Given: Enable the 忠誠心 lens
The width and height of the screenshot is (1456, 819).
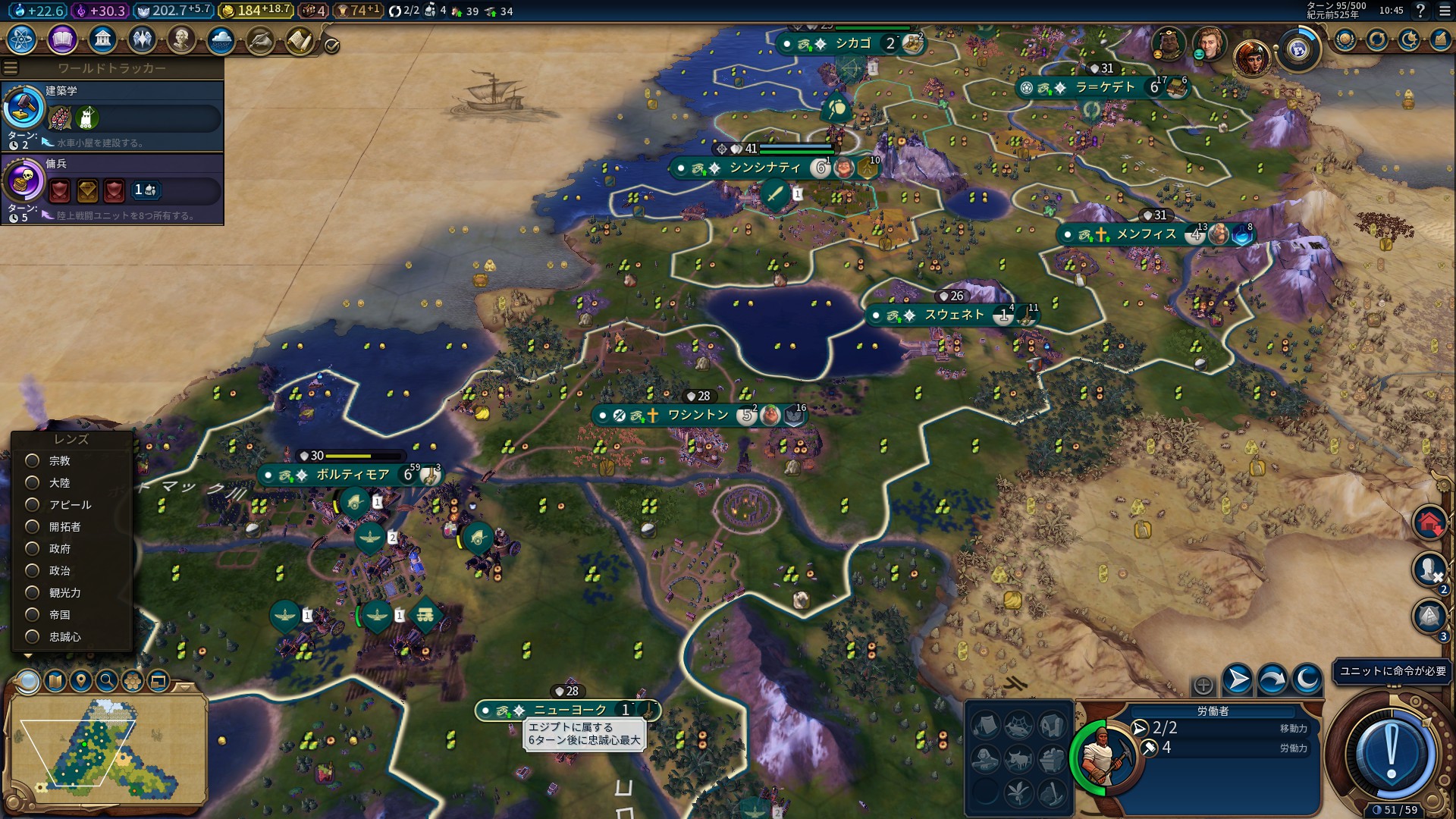Looking at the screenshot, I should 33,636.
